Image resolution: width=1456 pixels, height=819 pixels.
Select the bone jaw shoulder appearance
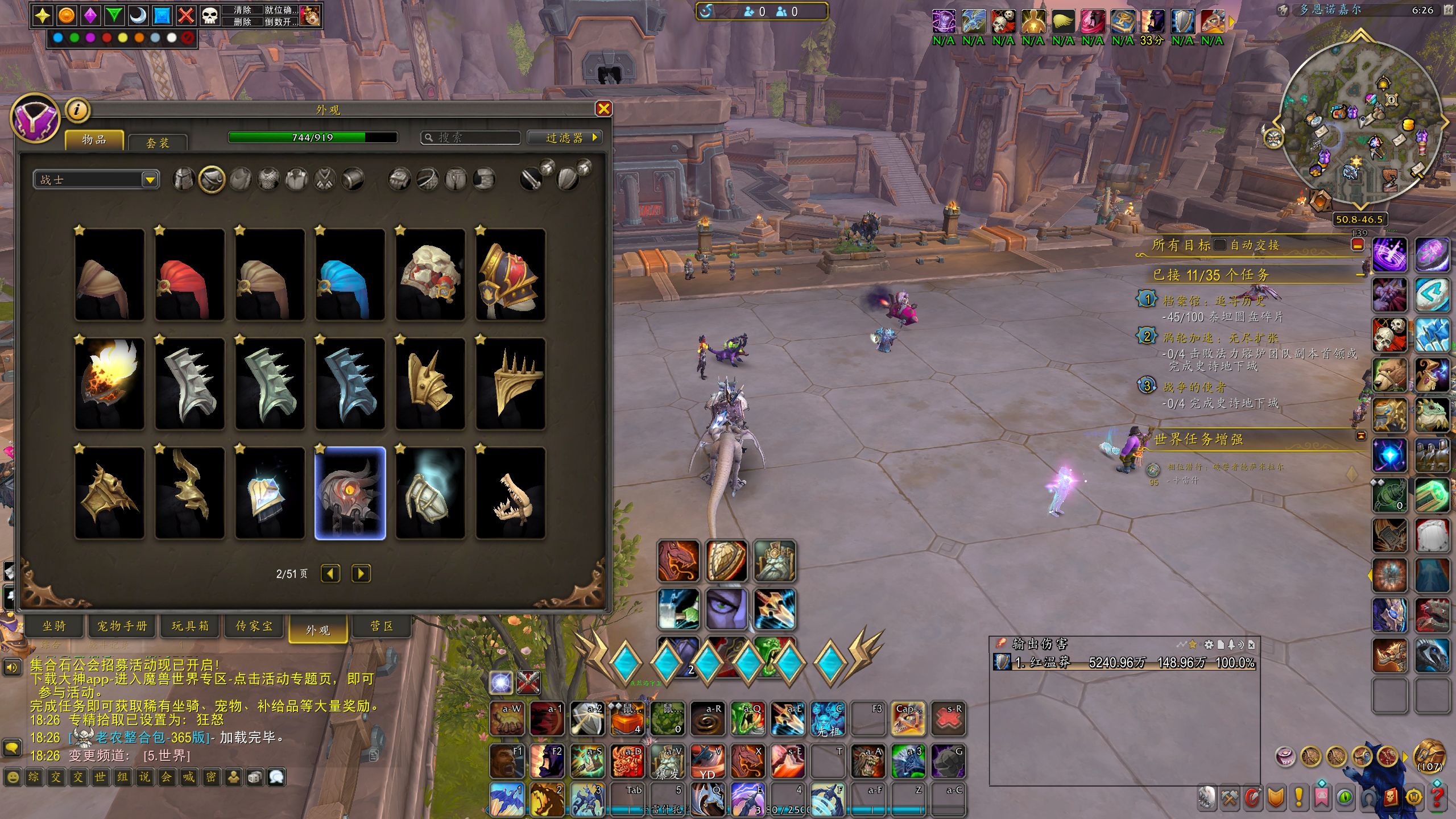coord(510,493)
